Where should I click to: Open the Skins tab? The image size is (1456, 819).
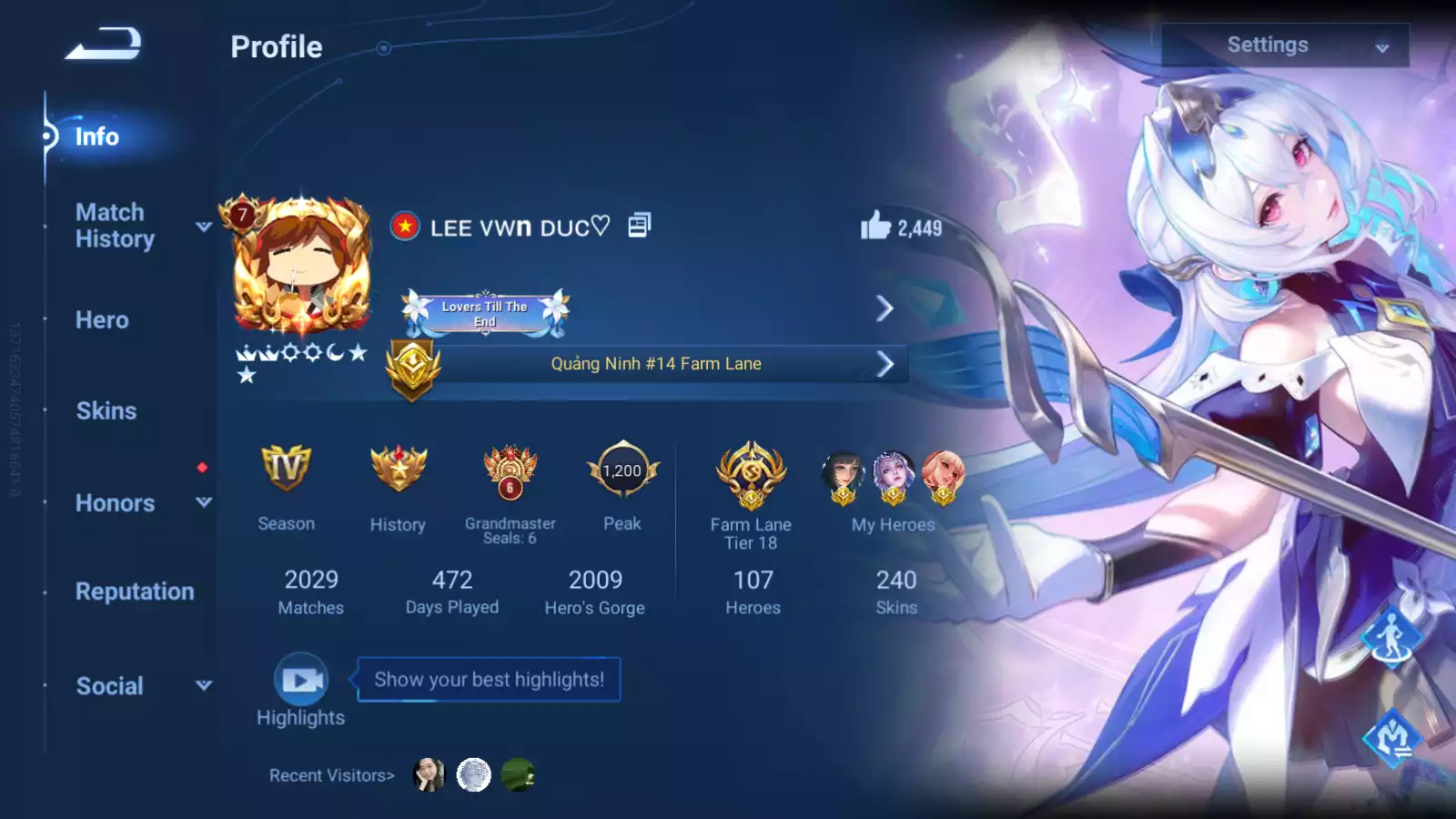point(106,411)
